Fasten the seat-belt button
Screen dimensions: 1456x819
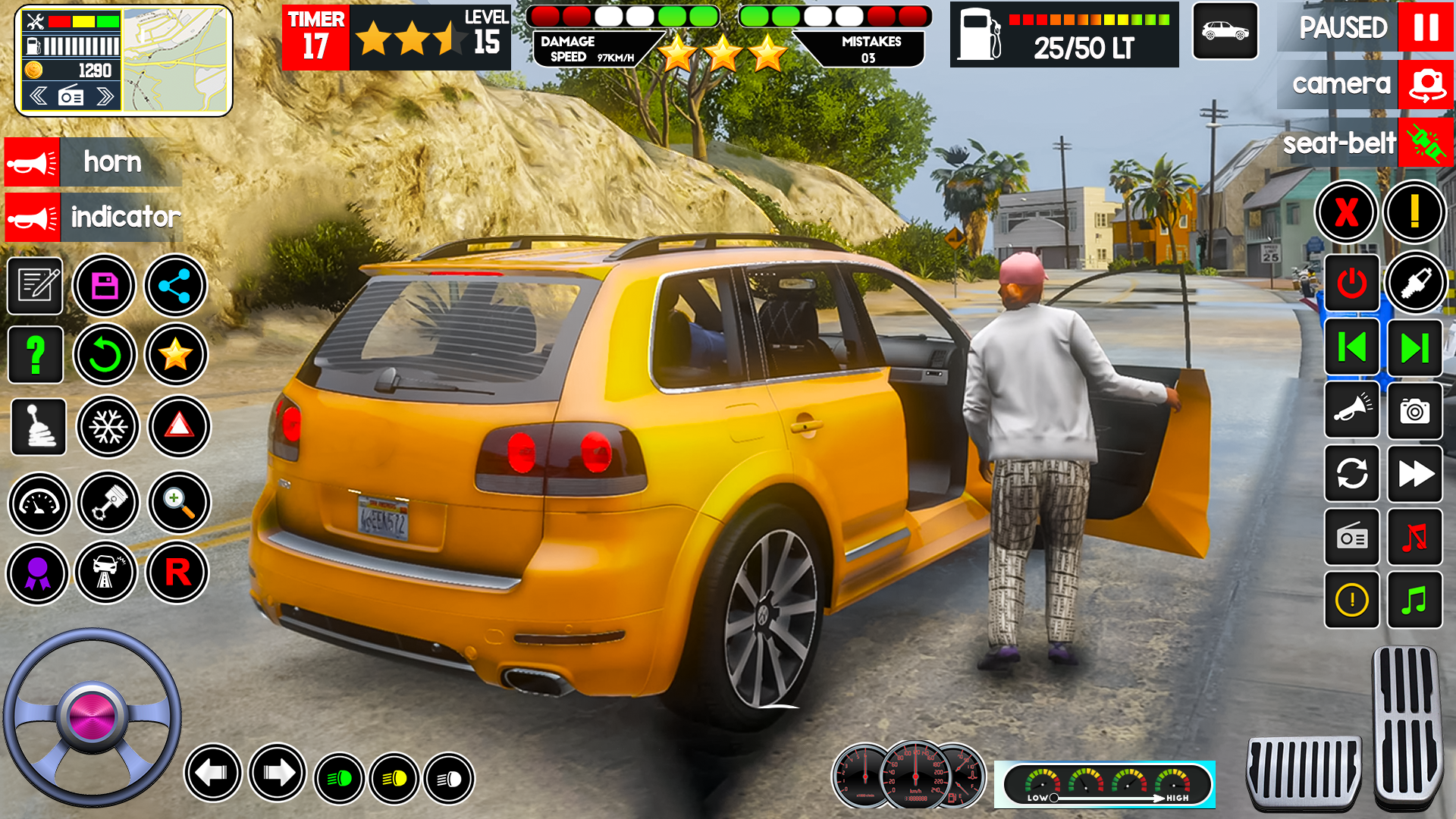pos(1426,143)
